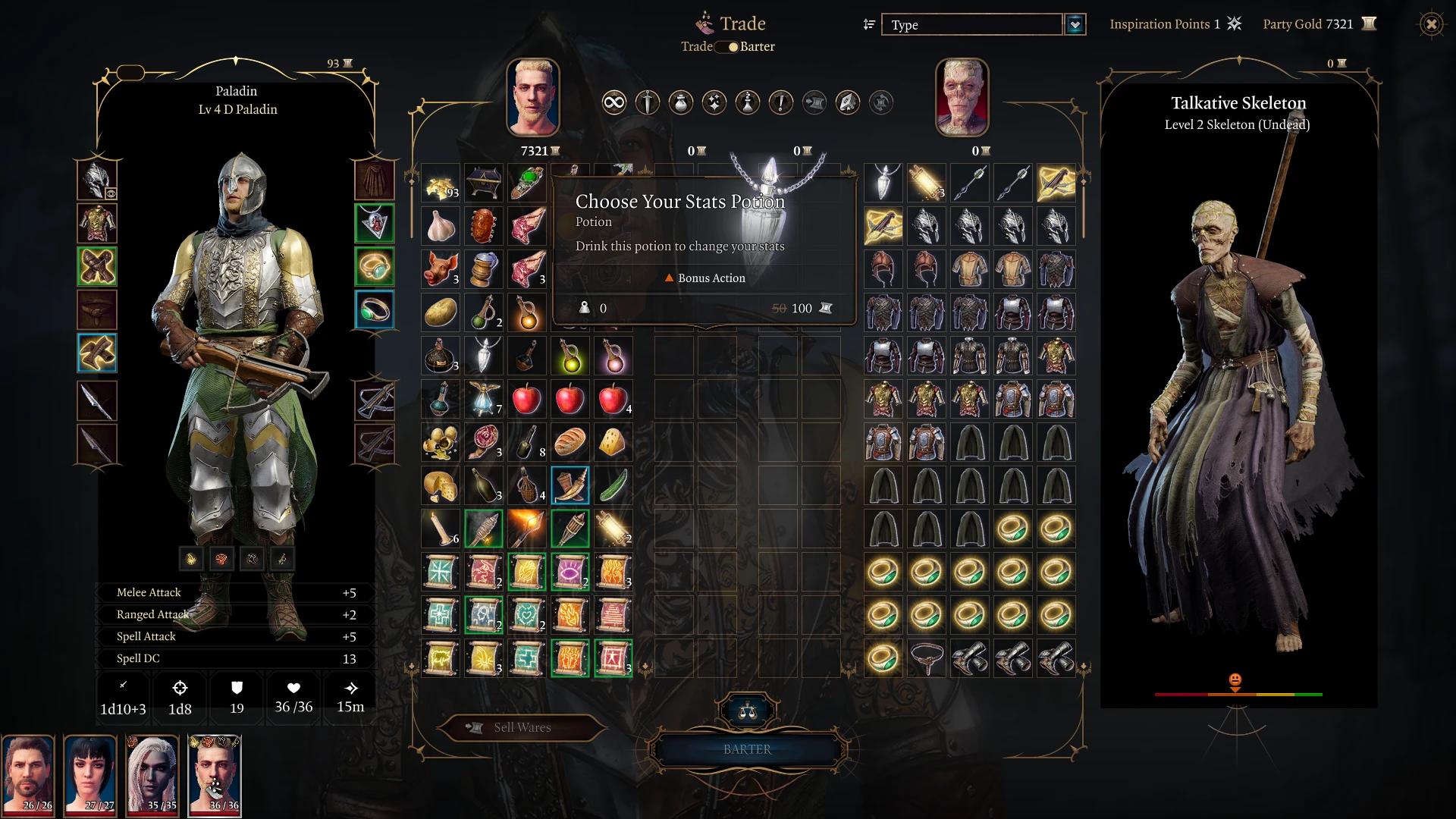
Task: Open the Type sort dropdown
Action: [x=1075, y=25]
